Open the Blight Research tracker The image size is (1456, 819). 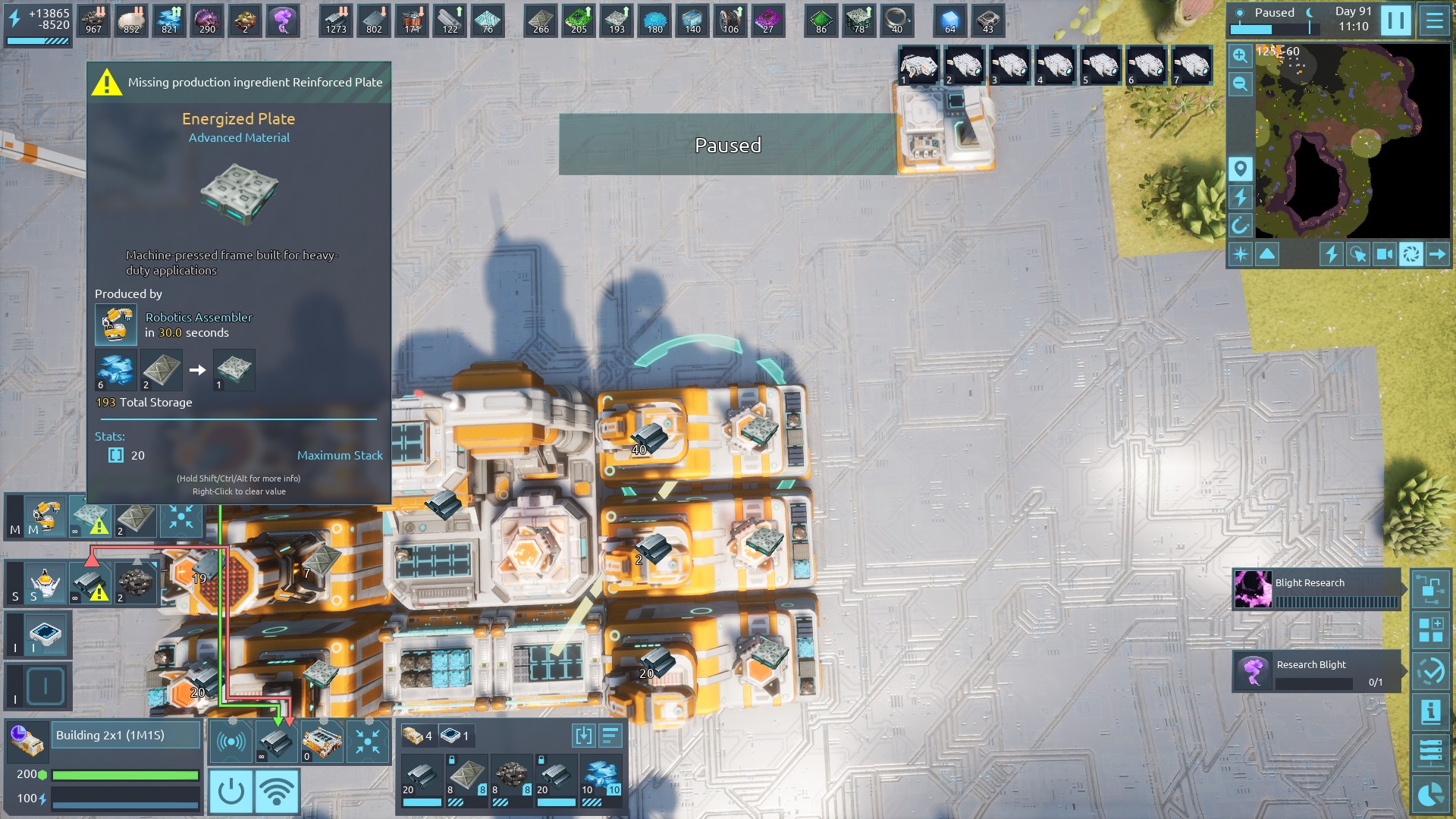pyautogui.click(x=1316, y=589)
